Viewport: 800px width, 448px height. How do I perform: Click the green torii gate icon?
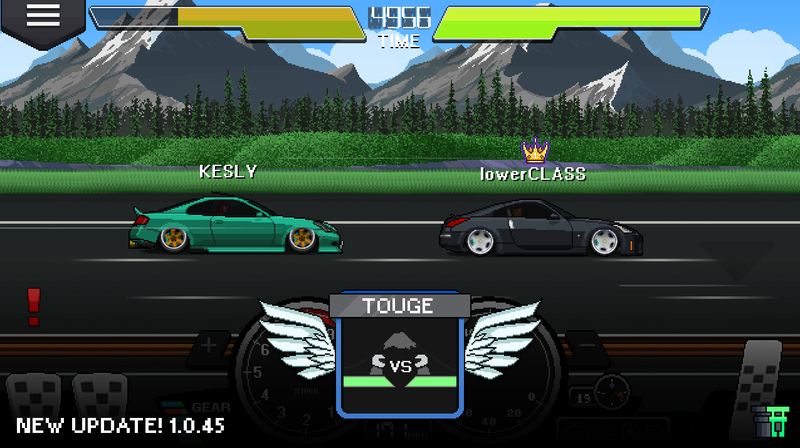pos(768,420)
